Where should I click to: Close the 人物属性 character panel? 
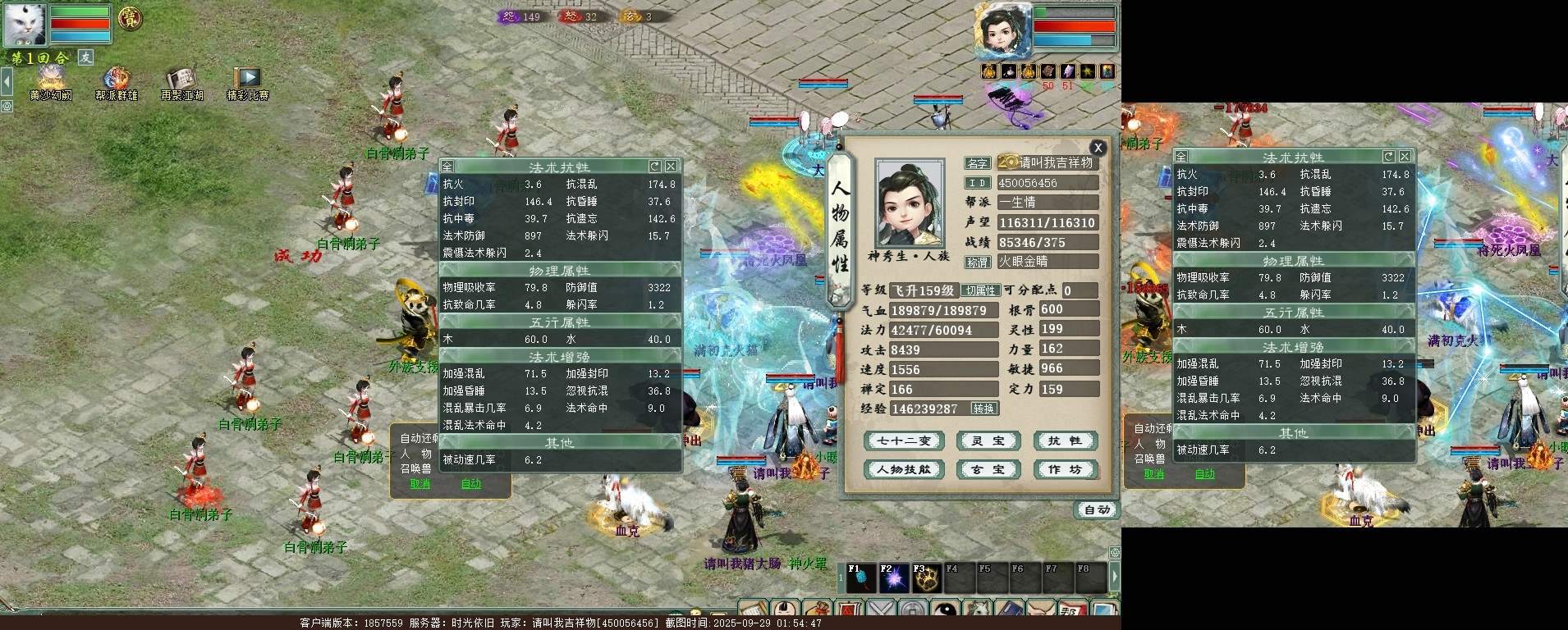(x=1098, y=148)
